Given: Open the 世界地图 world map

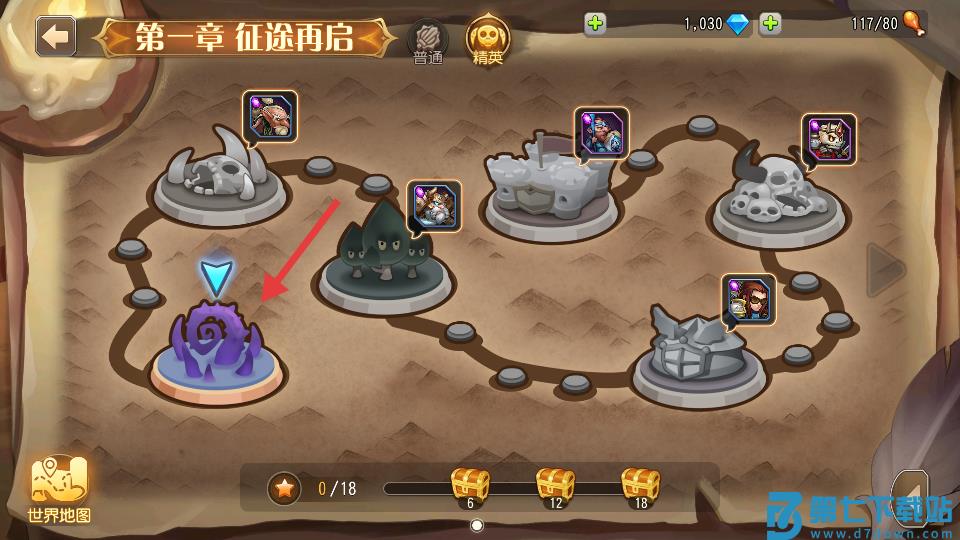Looking at the screenshot, I should [x=60, y=490].
